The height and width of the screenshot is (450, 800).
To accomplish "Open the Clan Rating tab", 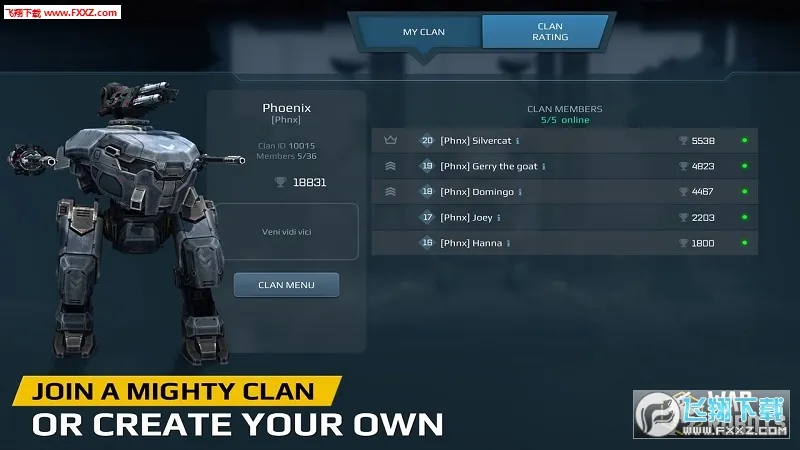I will (x=549, y=32).
